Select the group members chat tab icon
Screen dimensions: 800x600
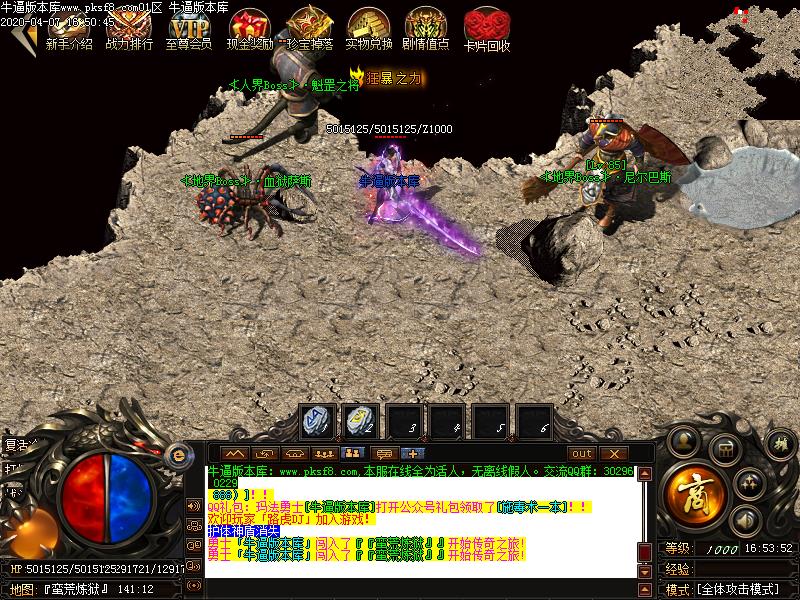tap(353, 454)
